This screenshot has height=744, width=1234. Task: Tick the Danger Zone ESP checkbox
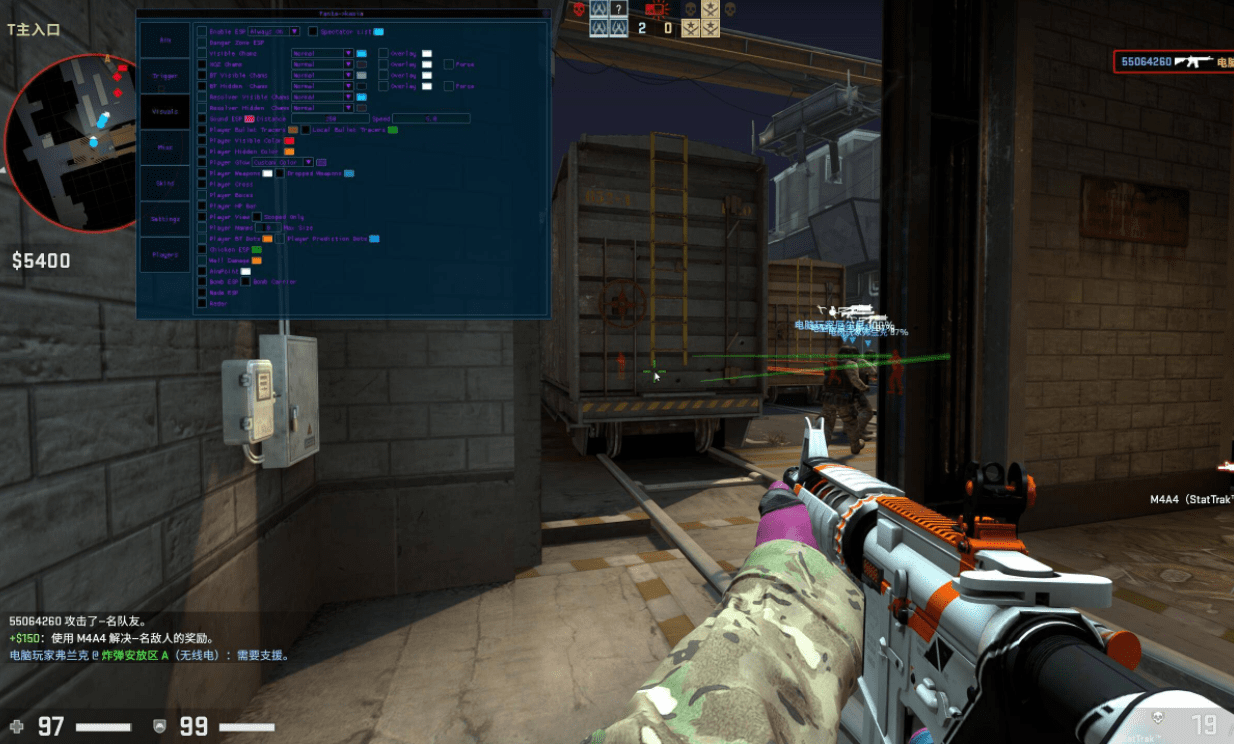[202, 42]
